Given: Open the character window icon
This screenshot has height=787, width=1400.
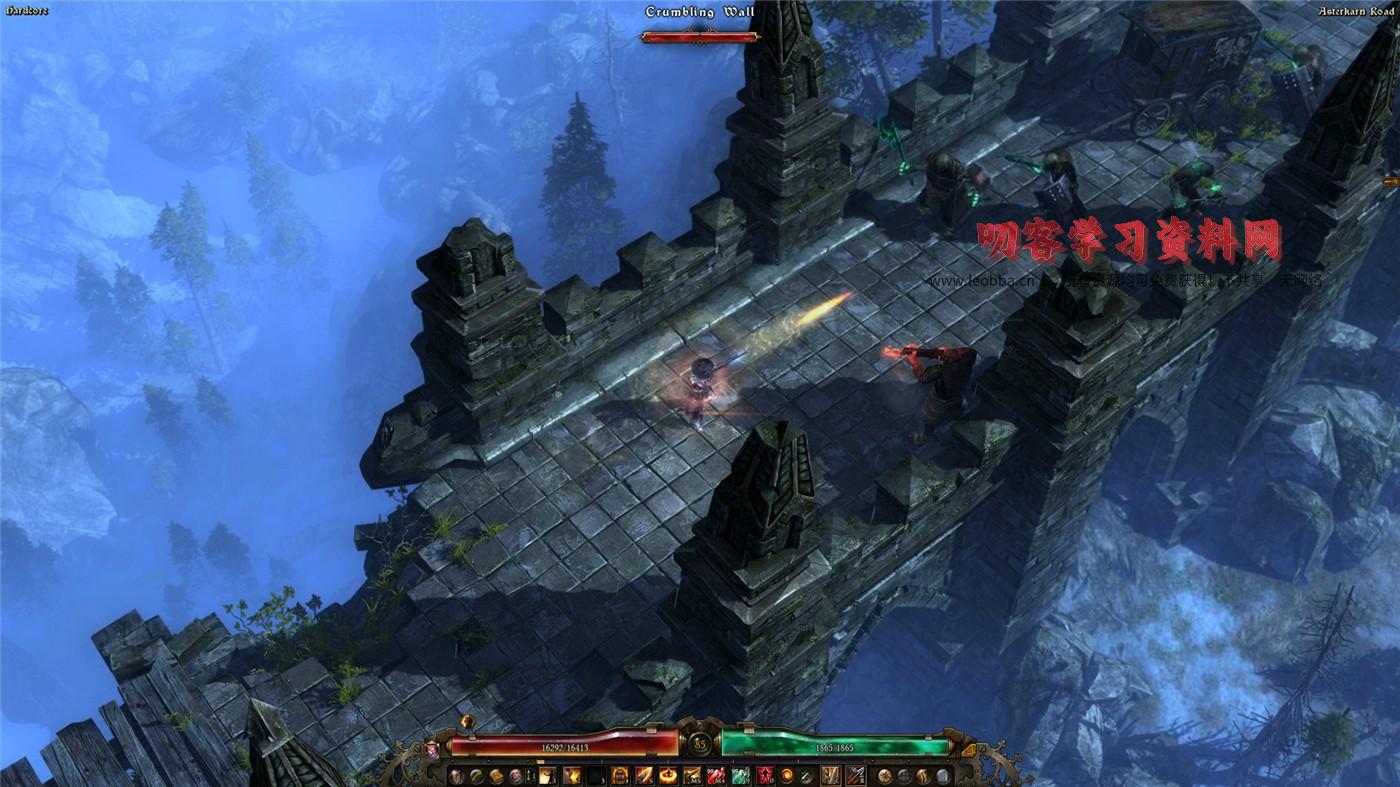Looking at the screenshot, I should (455, 777).
